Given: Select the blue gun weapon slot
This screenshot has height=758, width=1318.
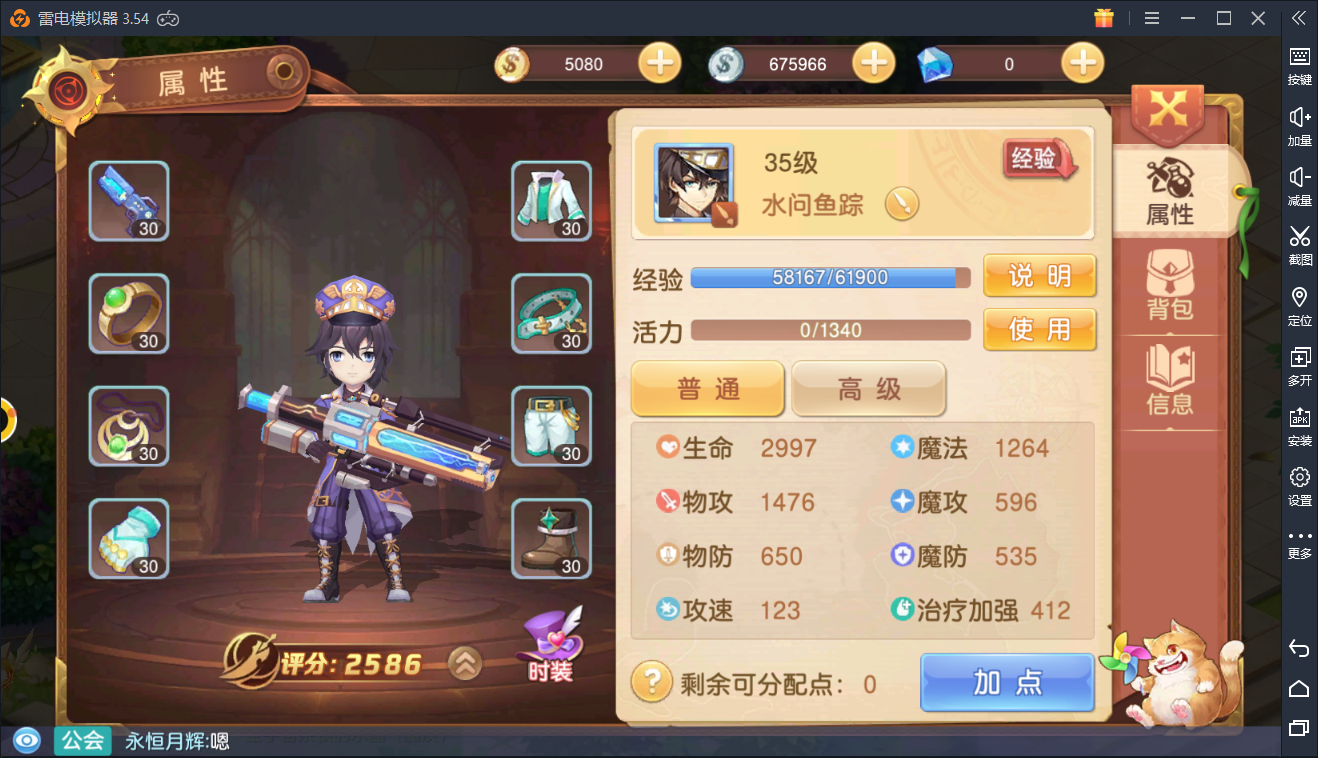Looking at the screenshot, I should coord(129,201).
